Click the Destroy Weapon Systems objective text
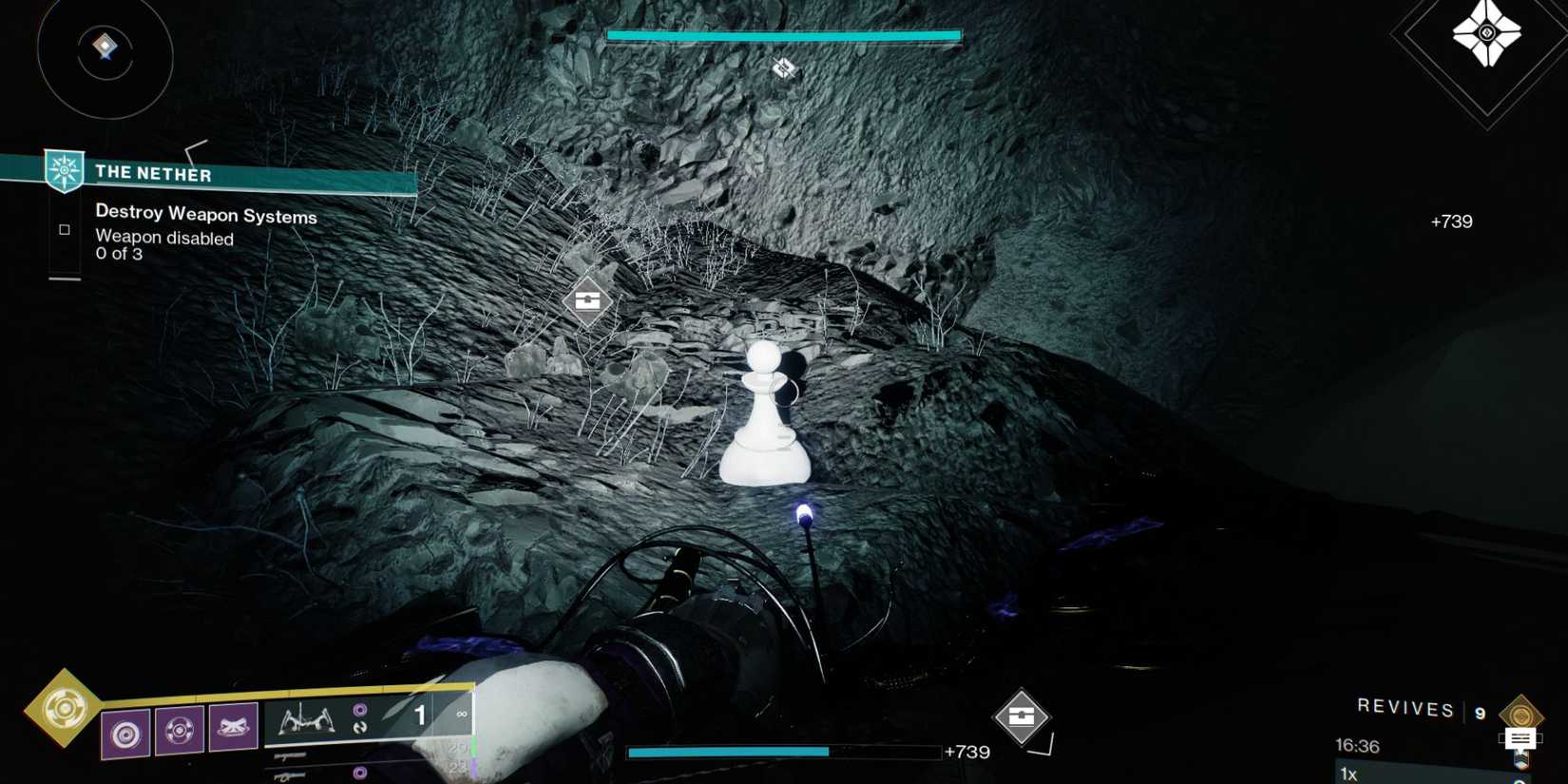The width and height of the screenshot is (1568, 784). pos(205,216)
